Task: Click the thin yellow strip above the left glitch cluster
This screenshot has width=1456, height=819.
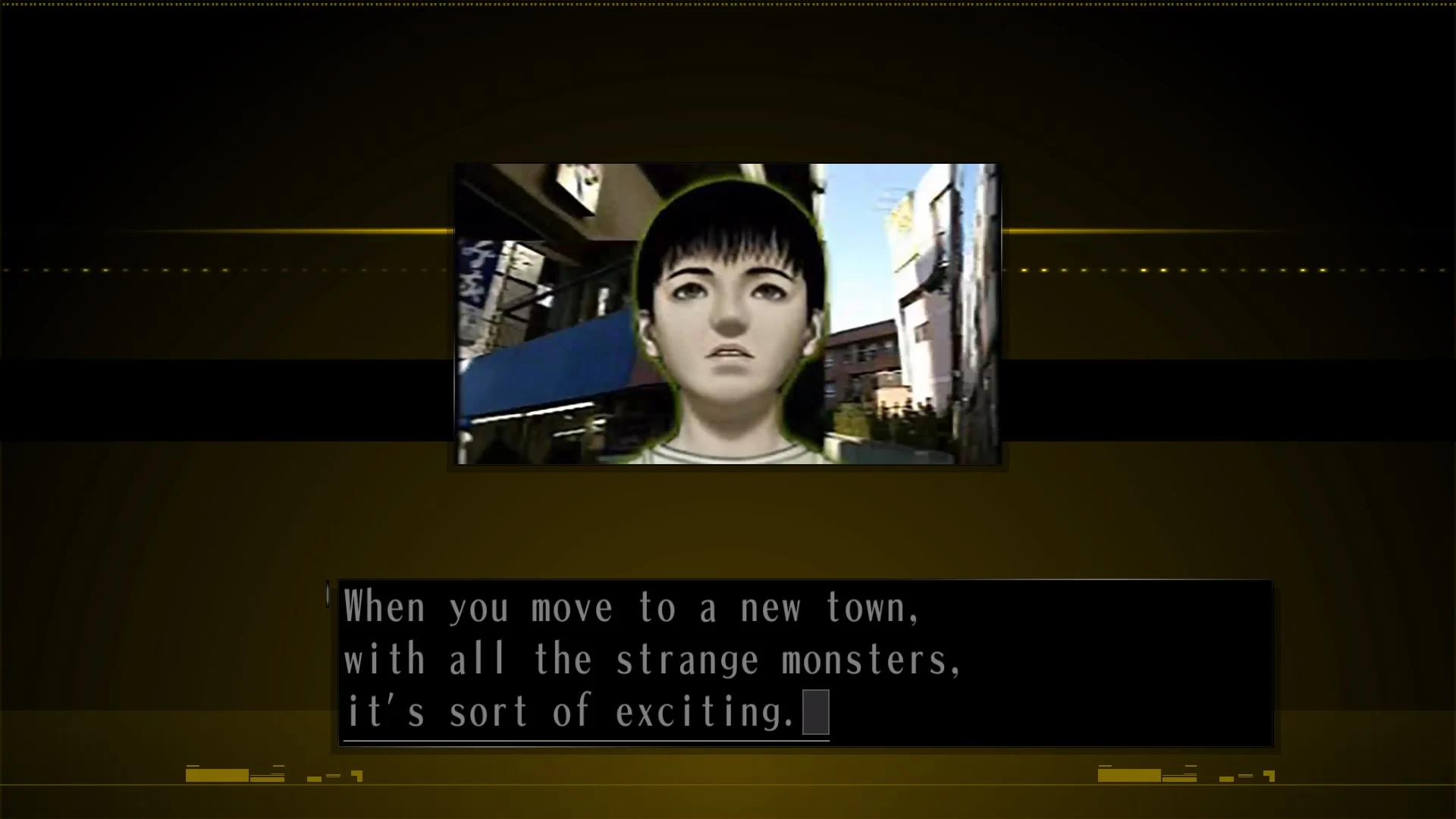Action: pos(193,765)
